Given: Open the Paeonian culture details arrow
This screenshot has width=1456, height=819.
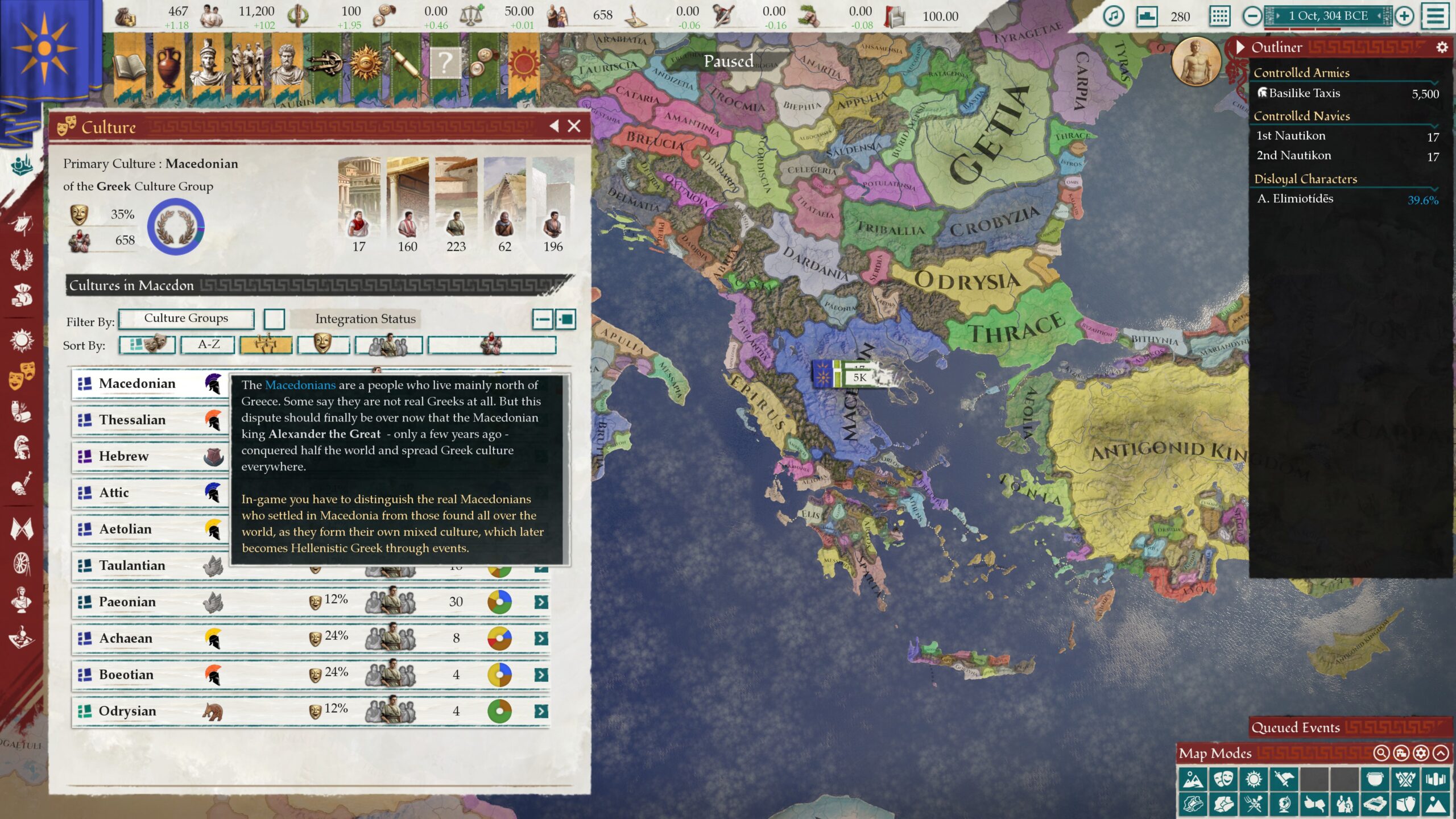Looking at the screenshot, I should (x=541, y=602).
